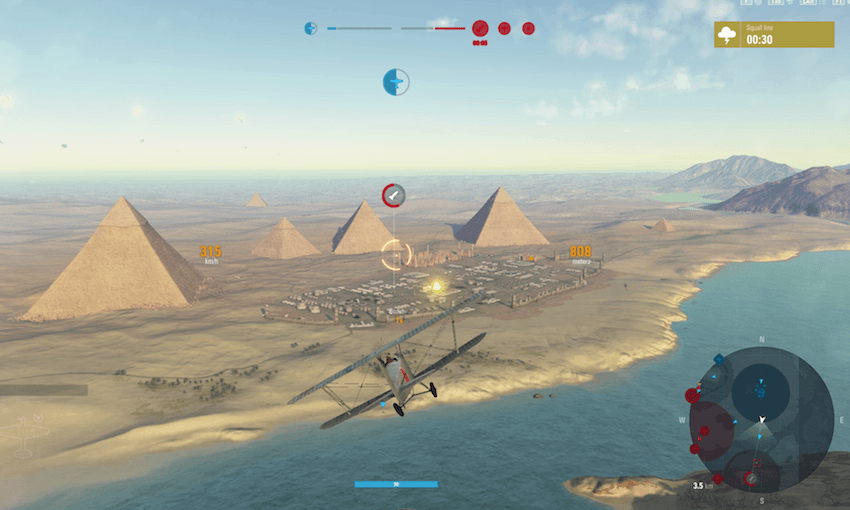850x510 pixels.
Task: Click the plane damage silhouette indicator
Action: [24, 432]
